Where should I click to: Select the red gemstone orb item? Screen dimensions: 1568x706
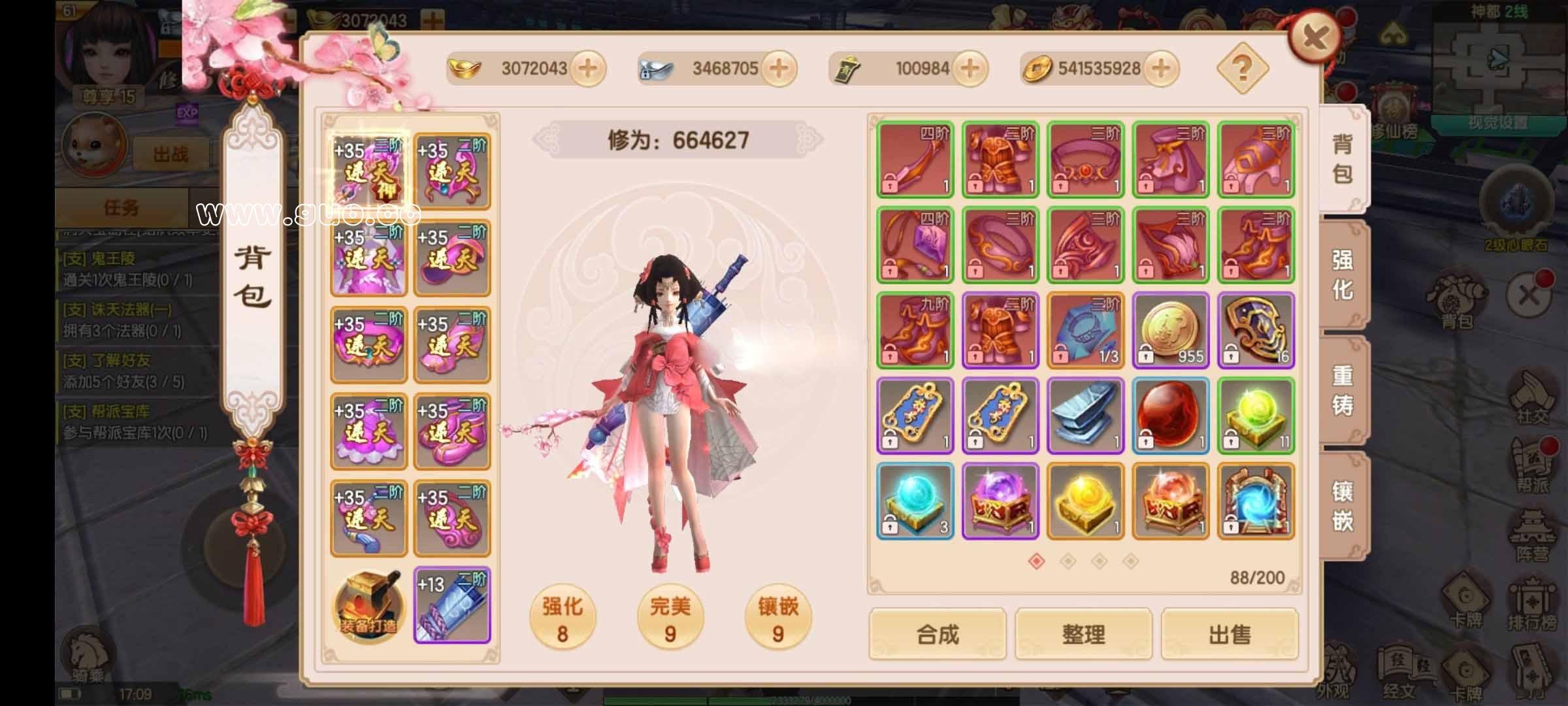tap(1171, 416)
